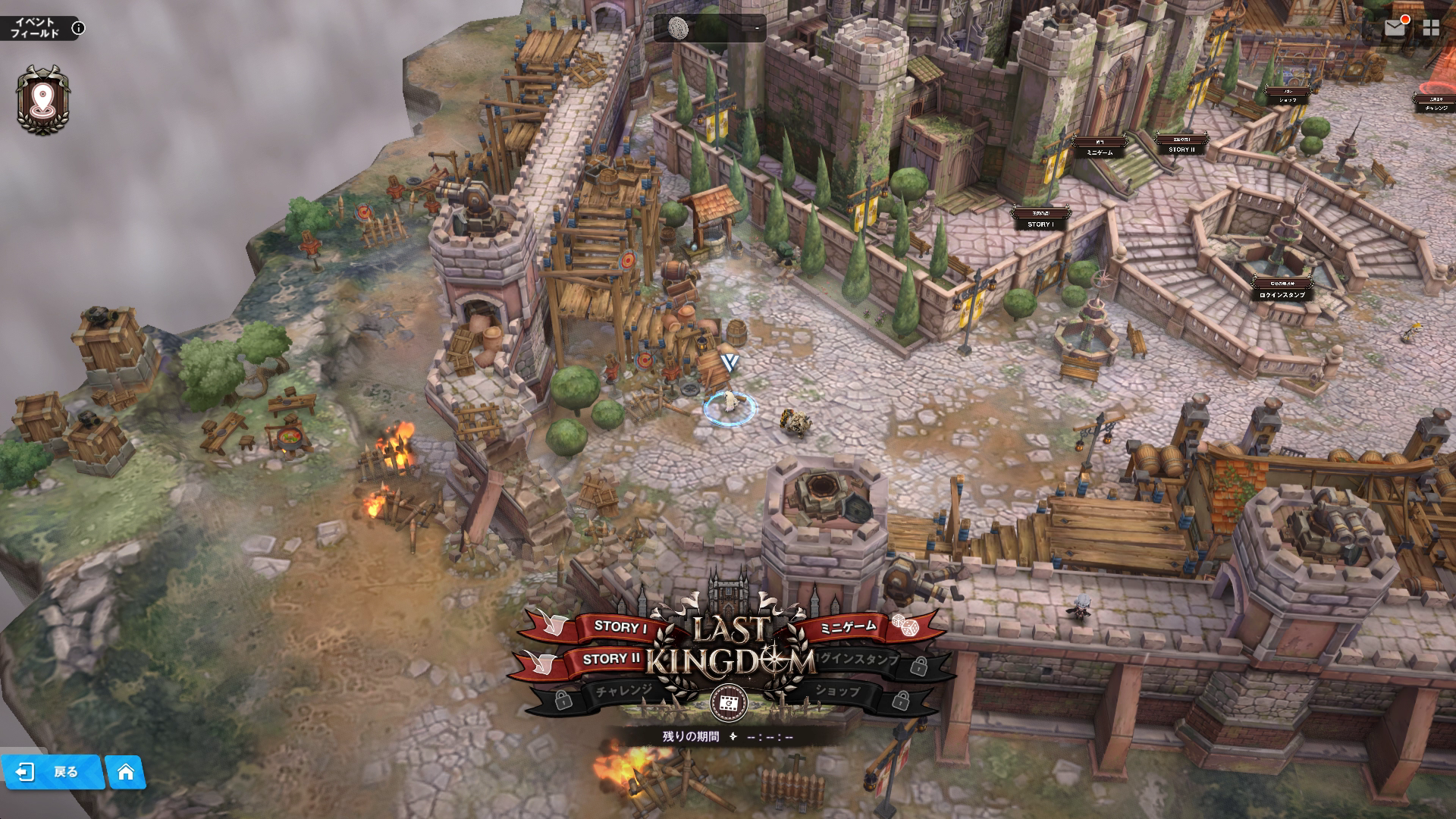Image resolution: width=1456 pixels, height=819 pixels.
Task: Show event field info via the i icon
Action: pos(78,29)
